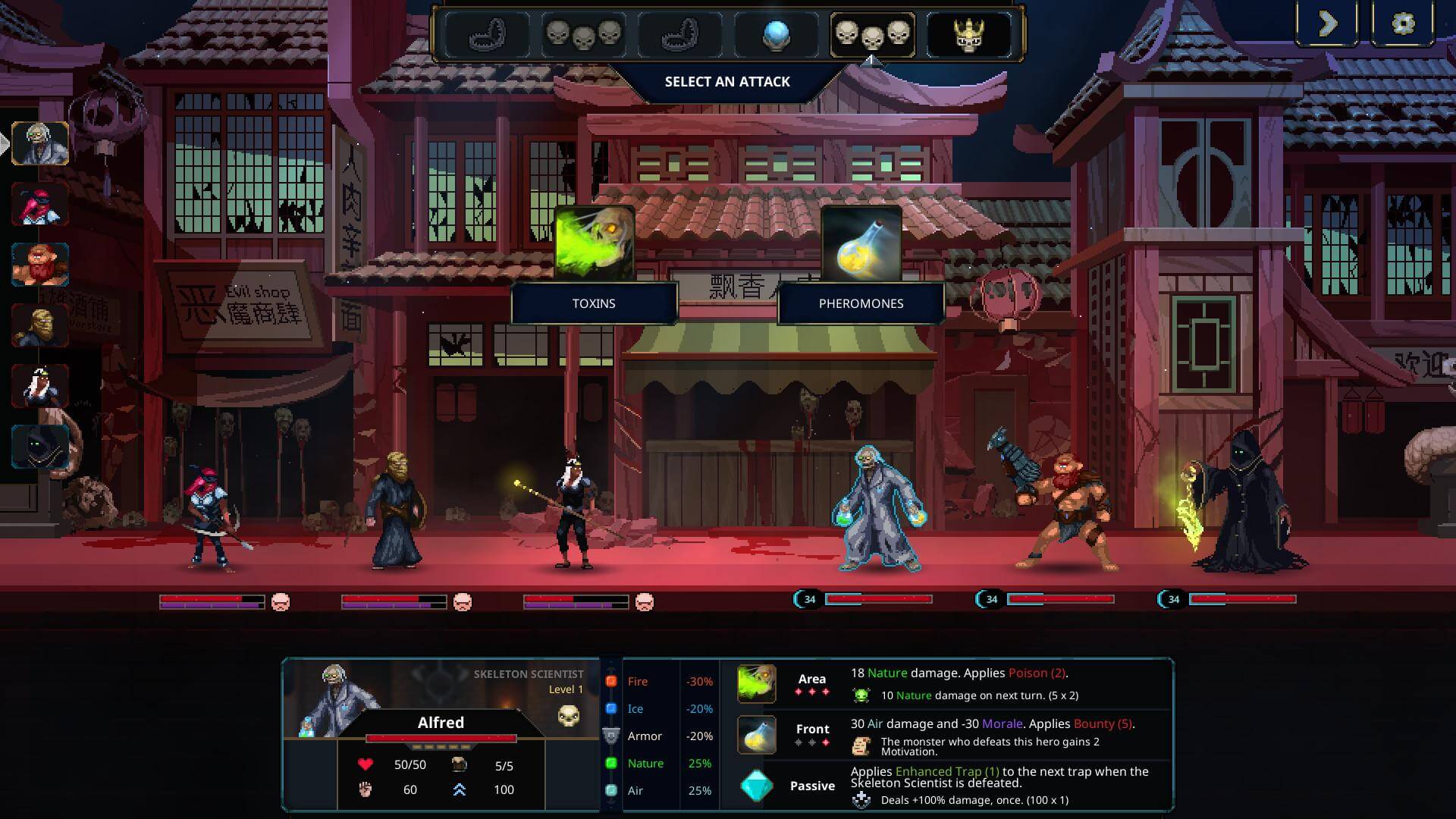Open the settings gear menu
Screen dimensions: 1456x819
click(1403, 24)
